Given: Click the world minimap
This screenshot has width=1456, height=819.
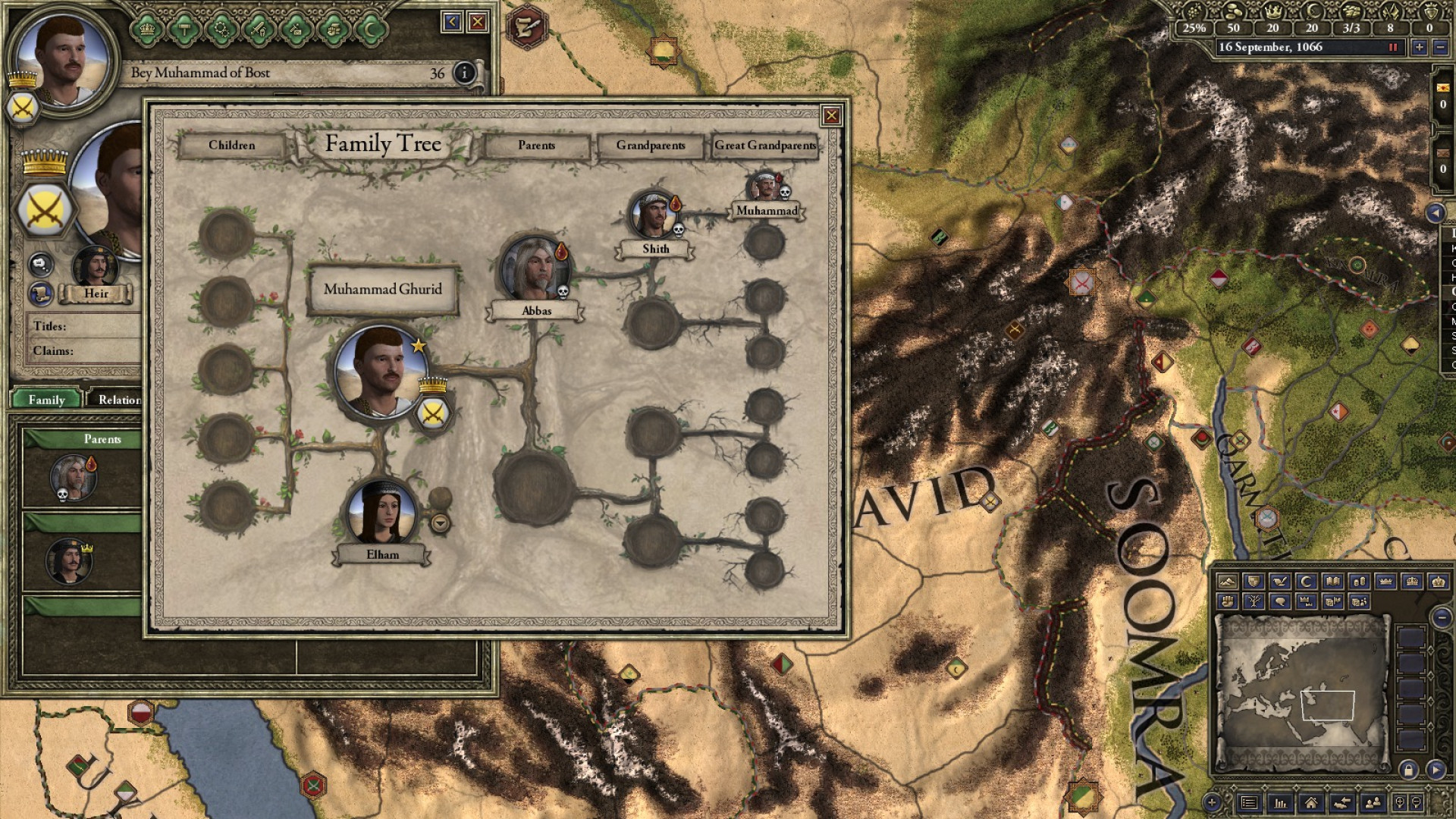Looking at the screenshot, I should tap(1301, 690).
